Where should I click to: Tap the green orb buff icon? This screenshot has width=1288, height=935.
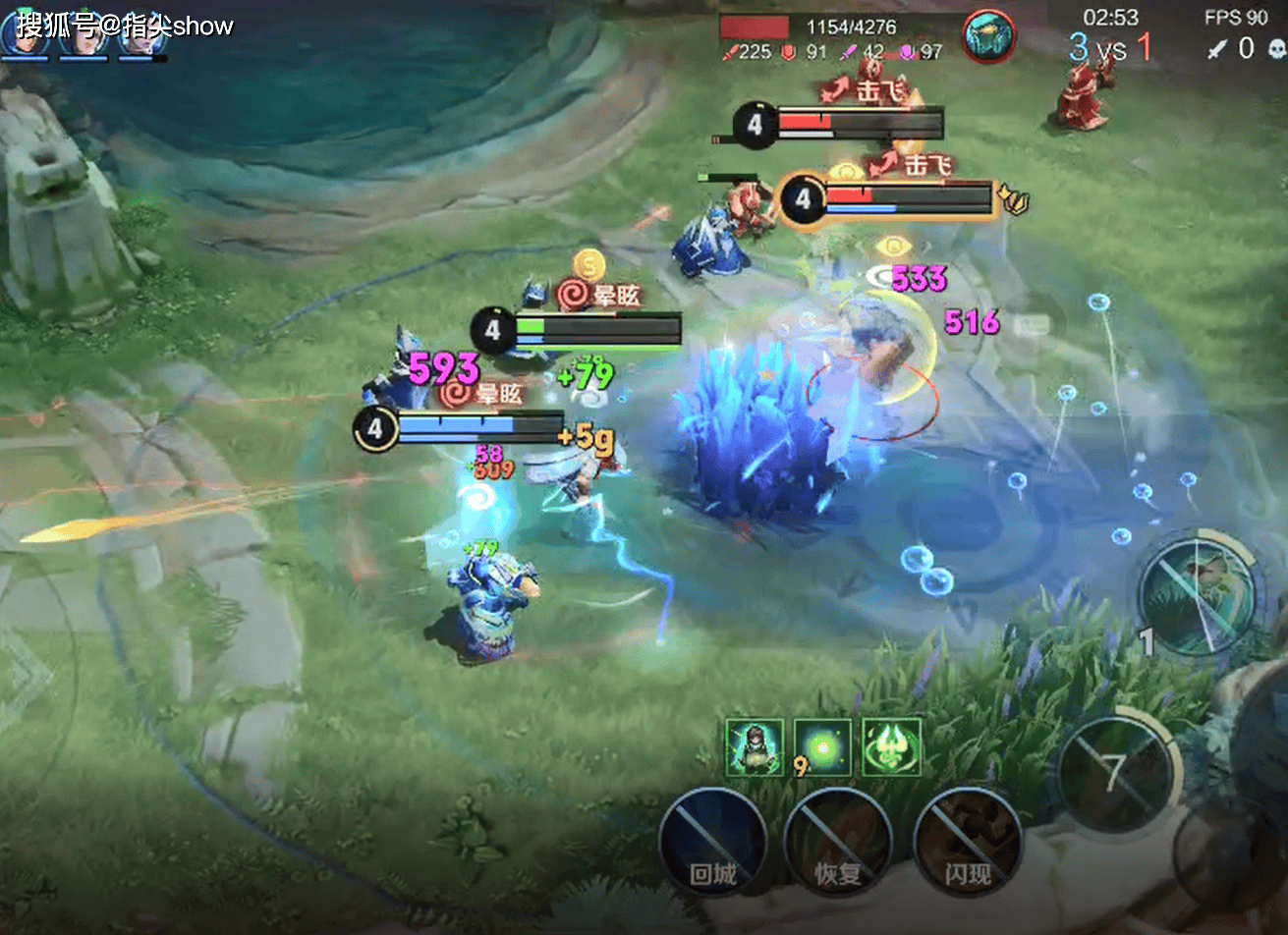pyautogui.click(x=823, y=747)
